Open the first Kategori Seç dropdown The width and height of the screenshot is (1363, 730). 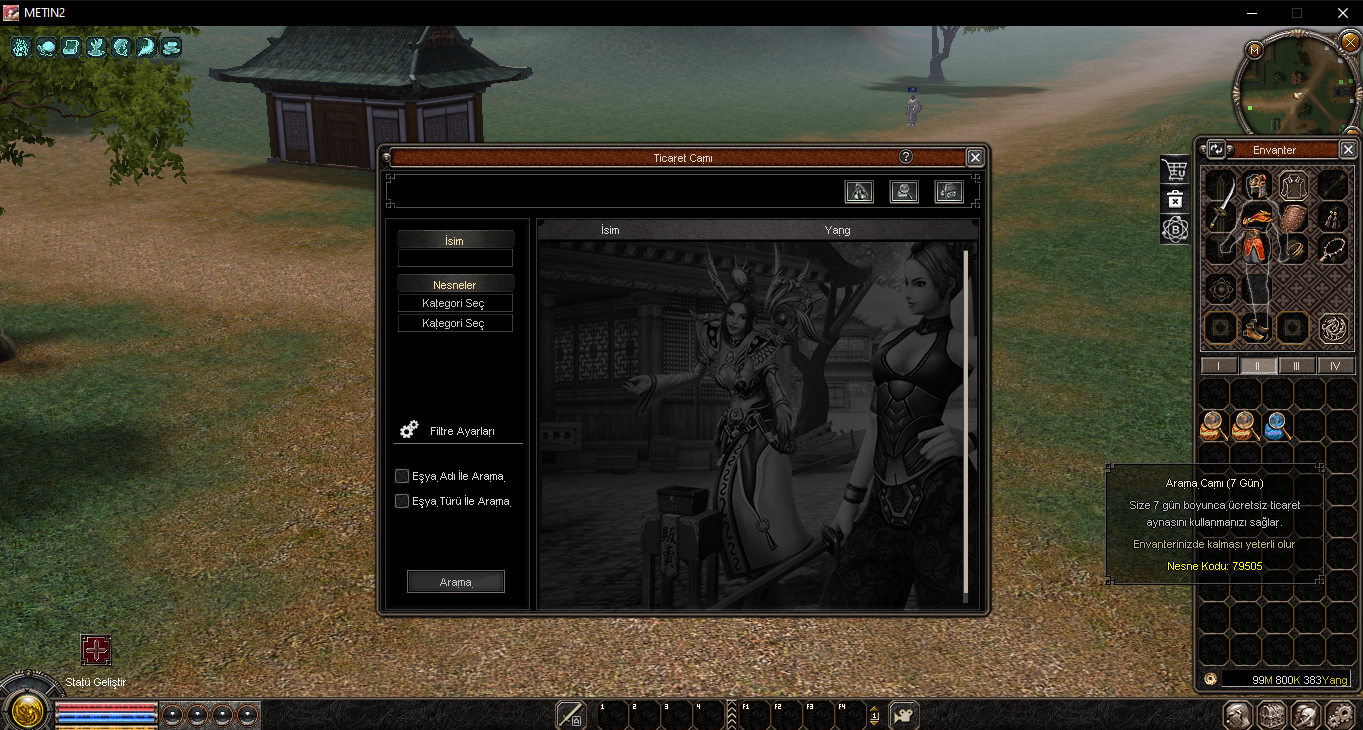(x=455, y=303)
